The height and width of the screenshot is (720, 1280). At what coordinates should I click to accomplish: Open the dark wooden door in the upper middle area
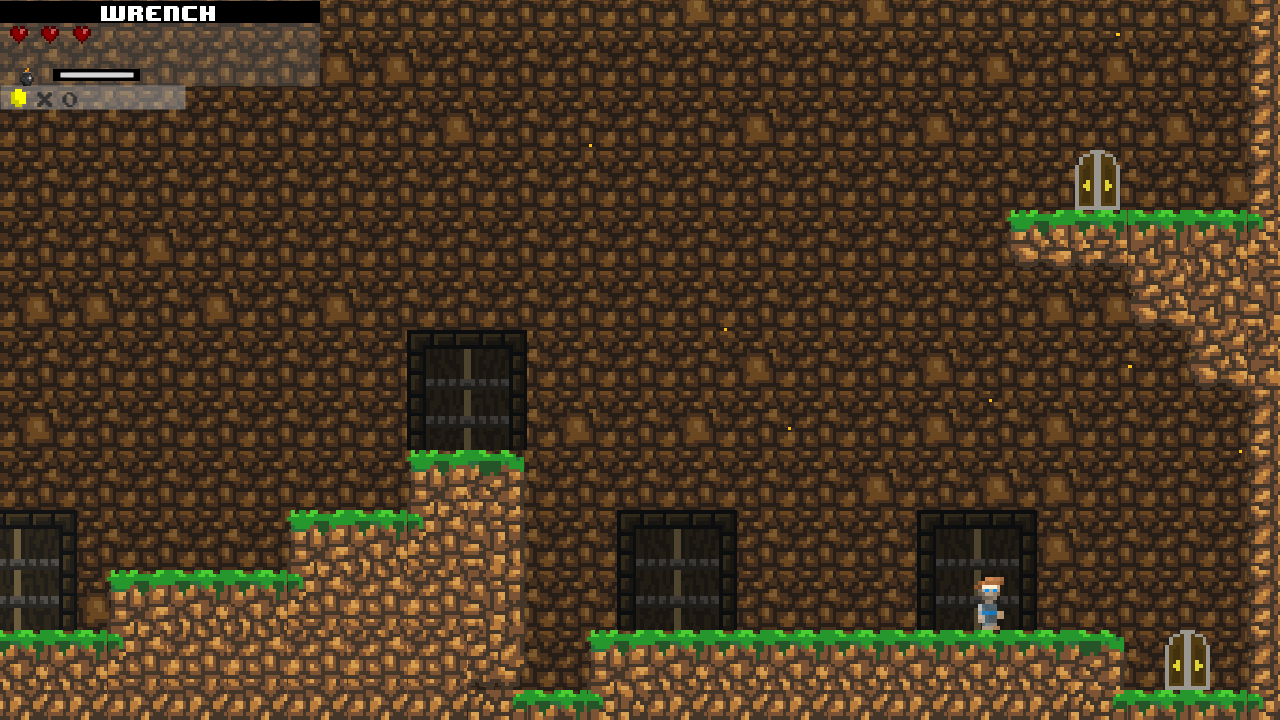coord(466,388)
